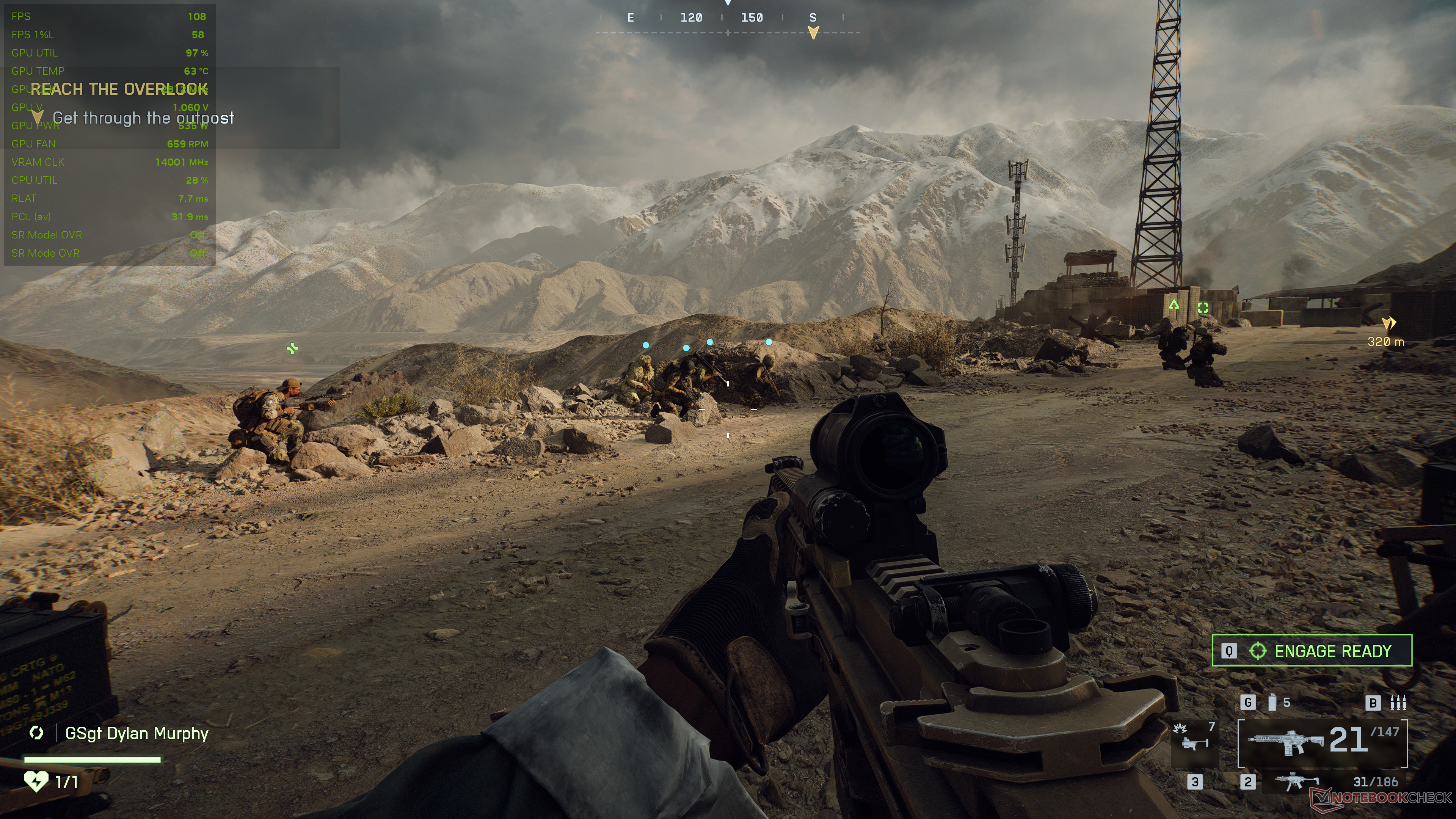Click the compass heading strip

(x=728, y=23)
